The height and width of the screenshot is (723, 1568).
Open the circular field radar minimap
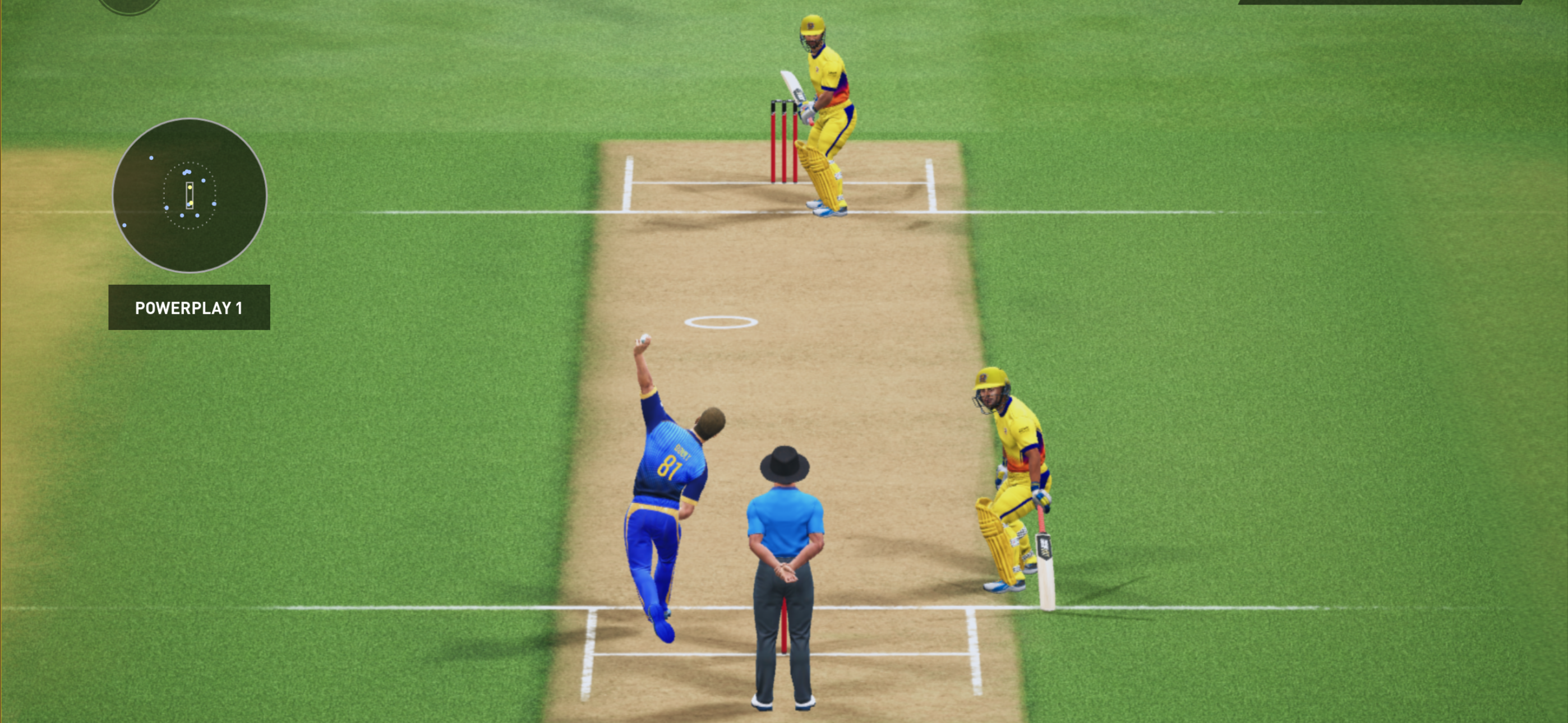pyautogui.click(x=190, y=196)
